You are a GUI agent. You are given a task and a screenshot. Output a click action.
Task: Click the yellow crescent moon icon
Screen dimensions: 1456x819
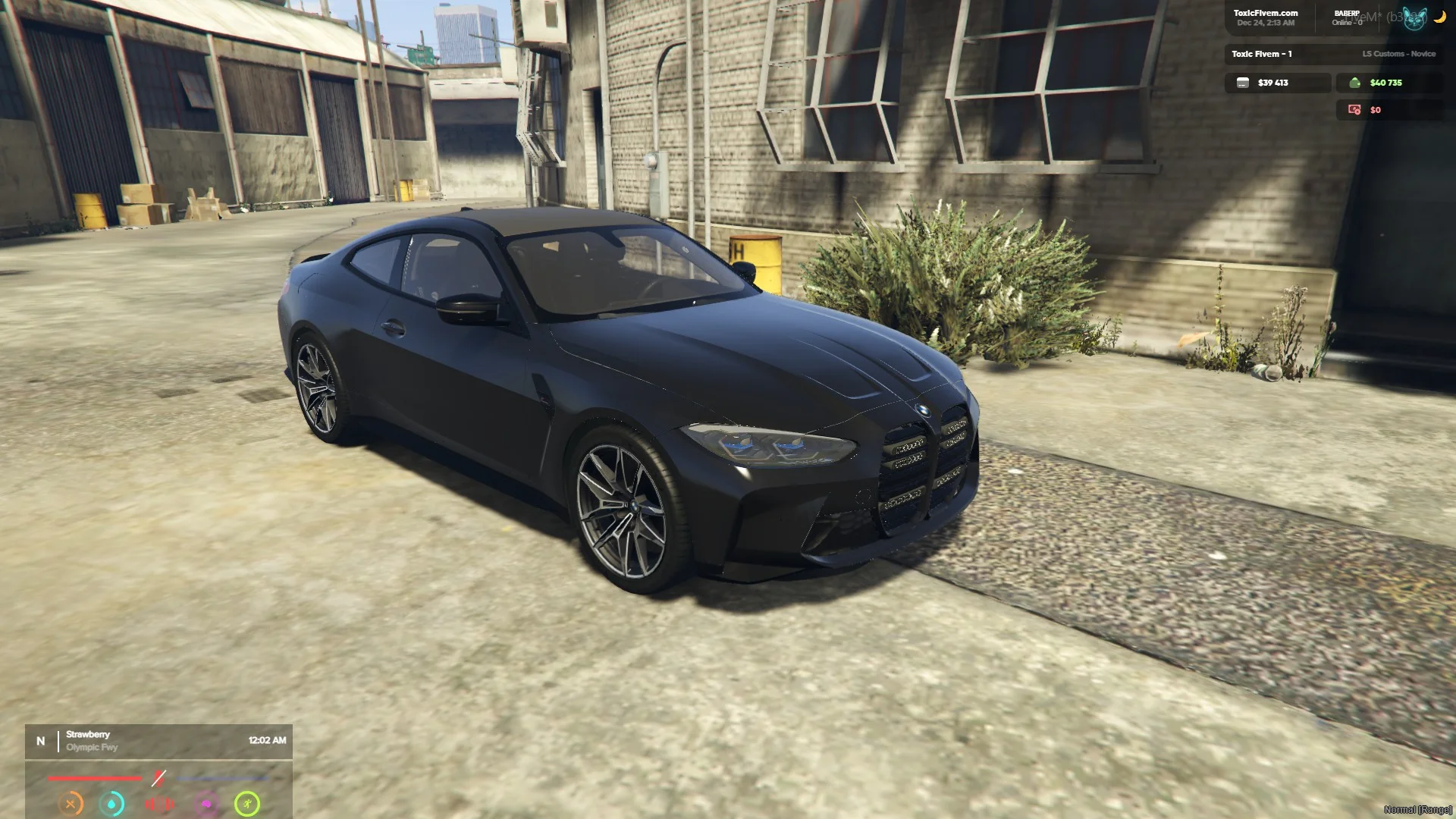[1439, 17]
